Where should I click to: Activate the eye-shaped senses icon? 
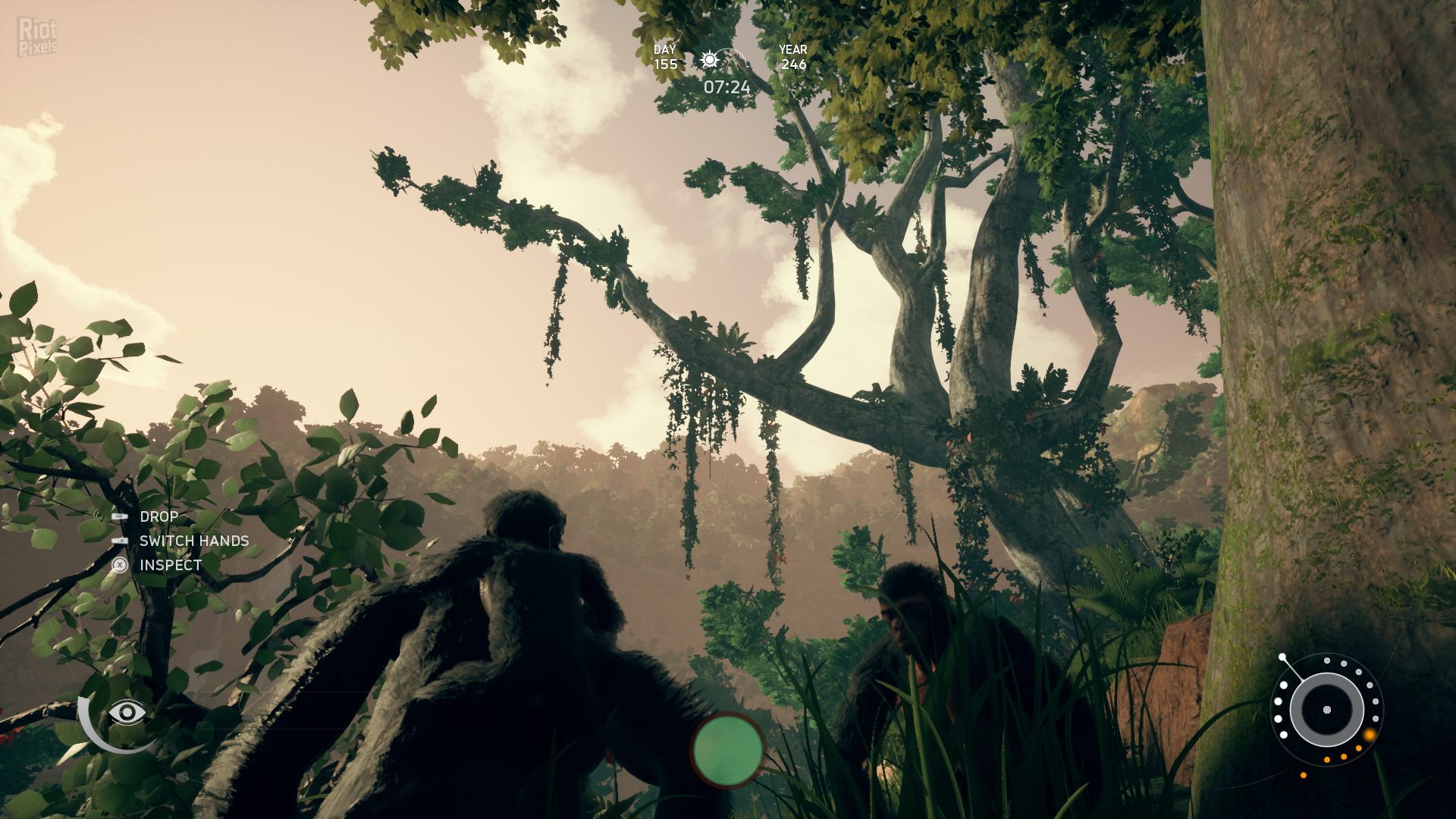coord(127,712)
